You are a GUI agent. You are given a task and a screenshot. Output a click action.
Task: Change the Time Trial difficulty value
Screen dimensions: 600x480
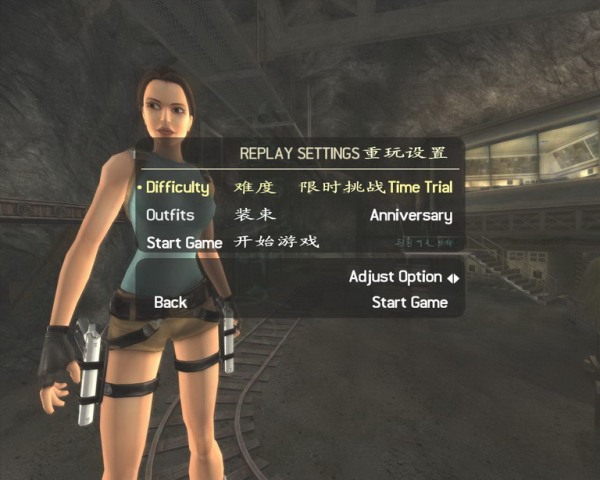click(x=420, y=187)
